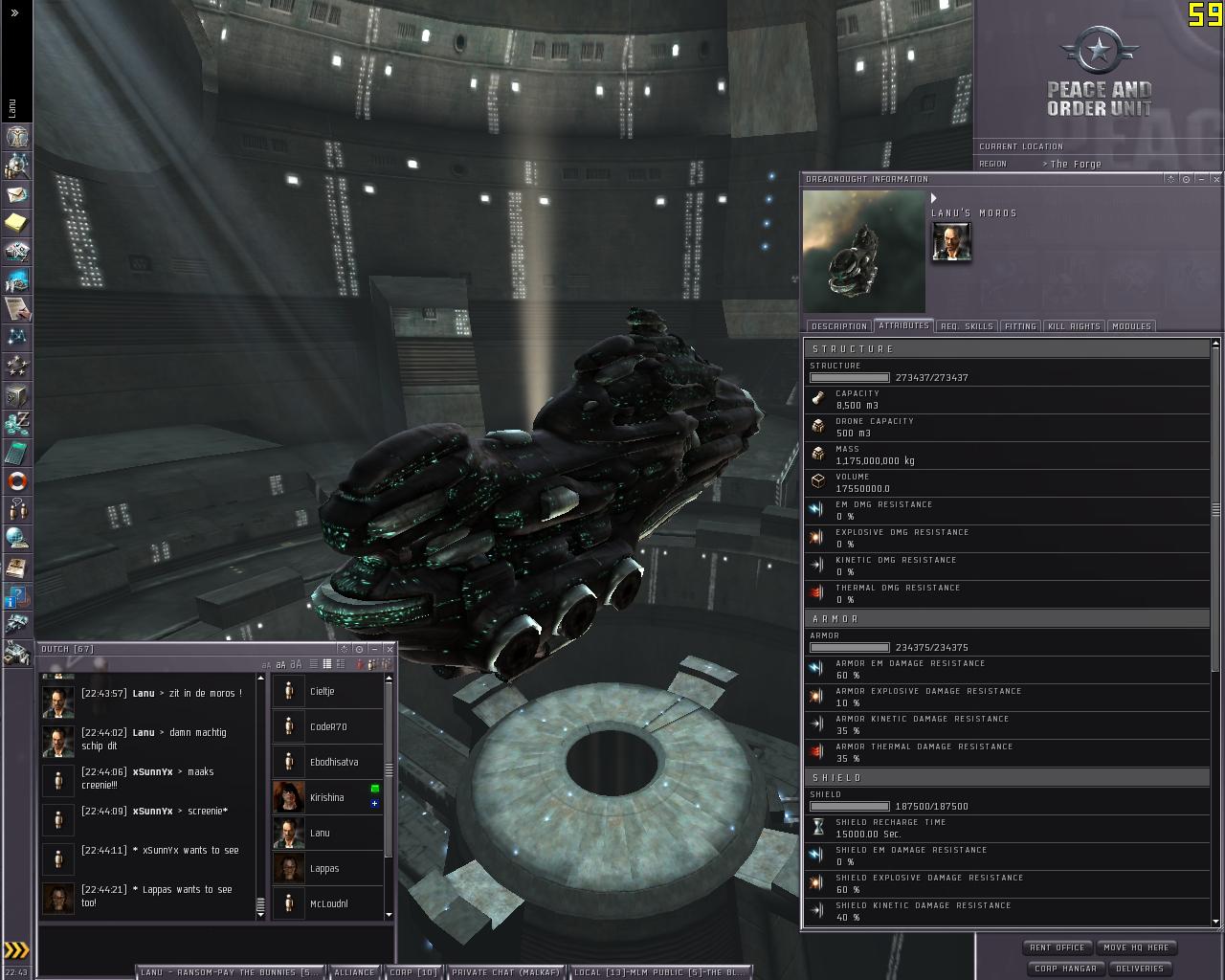Switch to the Description tab

[x=838, y=326]
